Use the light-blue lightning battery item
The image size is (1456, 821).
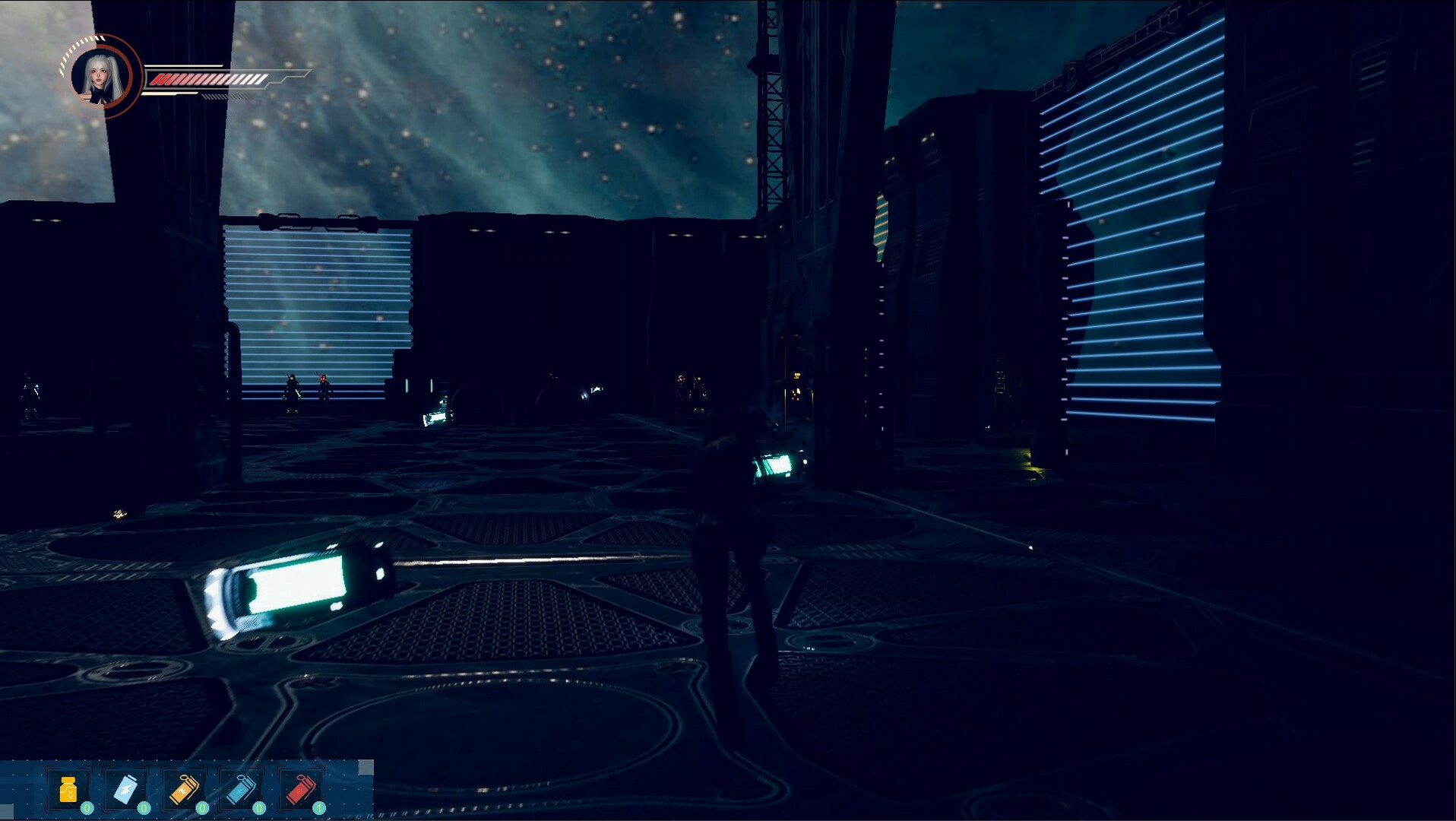coord(126,791)
